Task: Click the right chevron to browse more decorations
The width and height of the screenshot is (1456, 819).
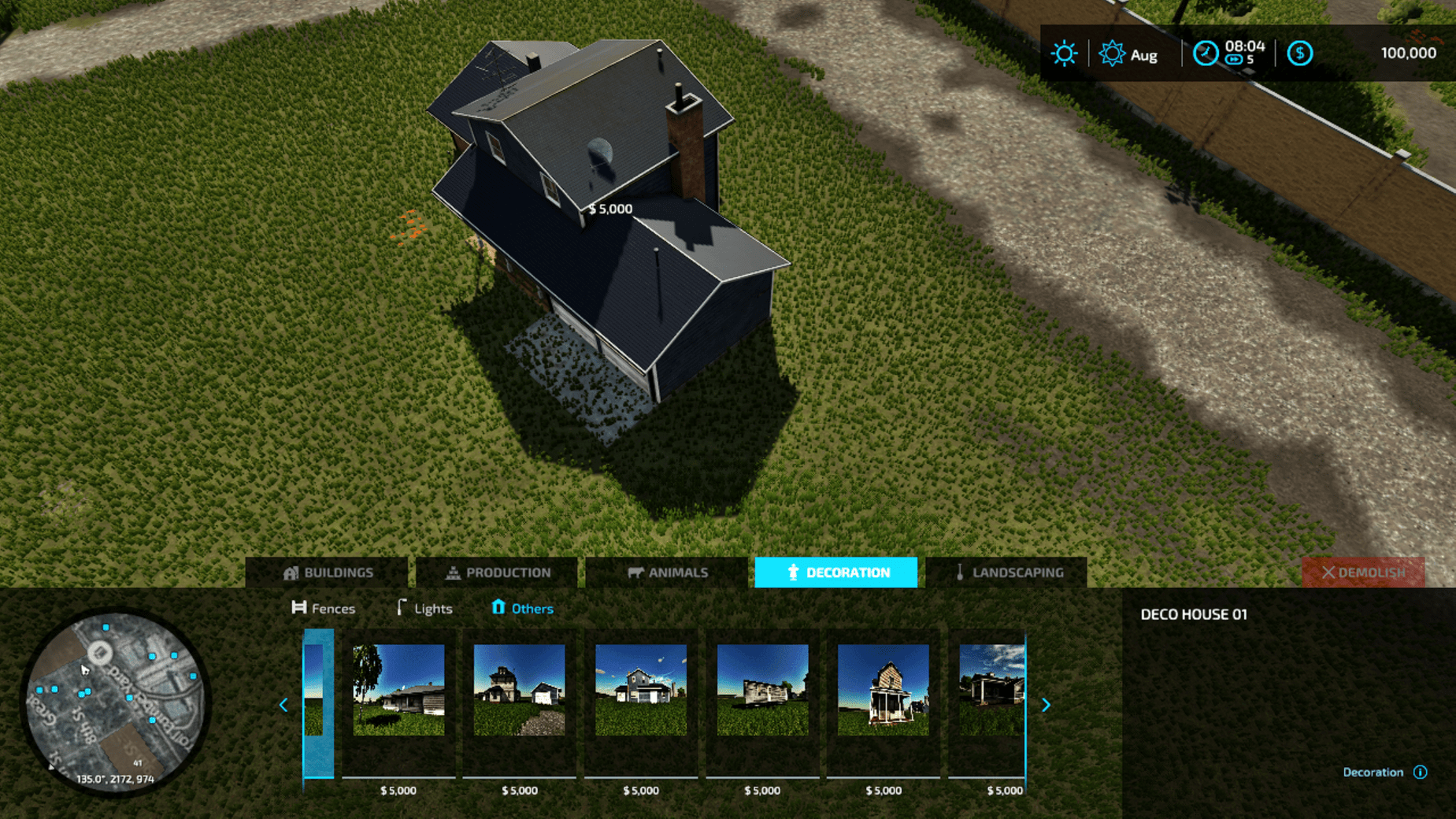Action: coord(1046,704)
